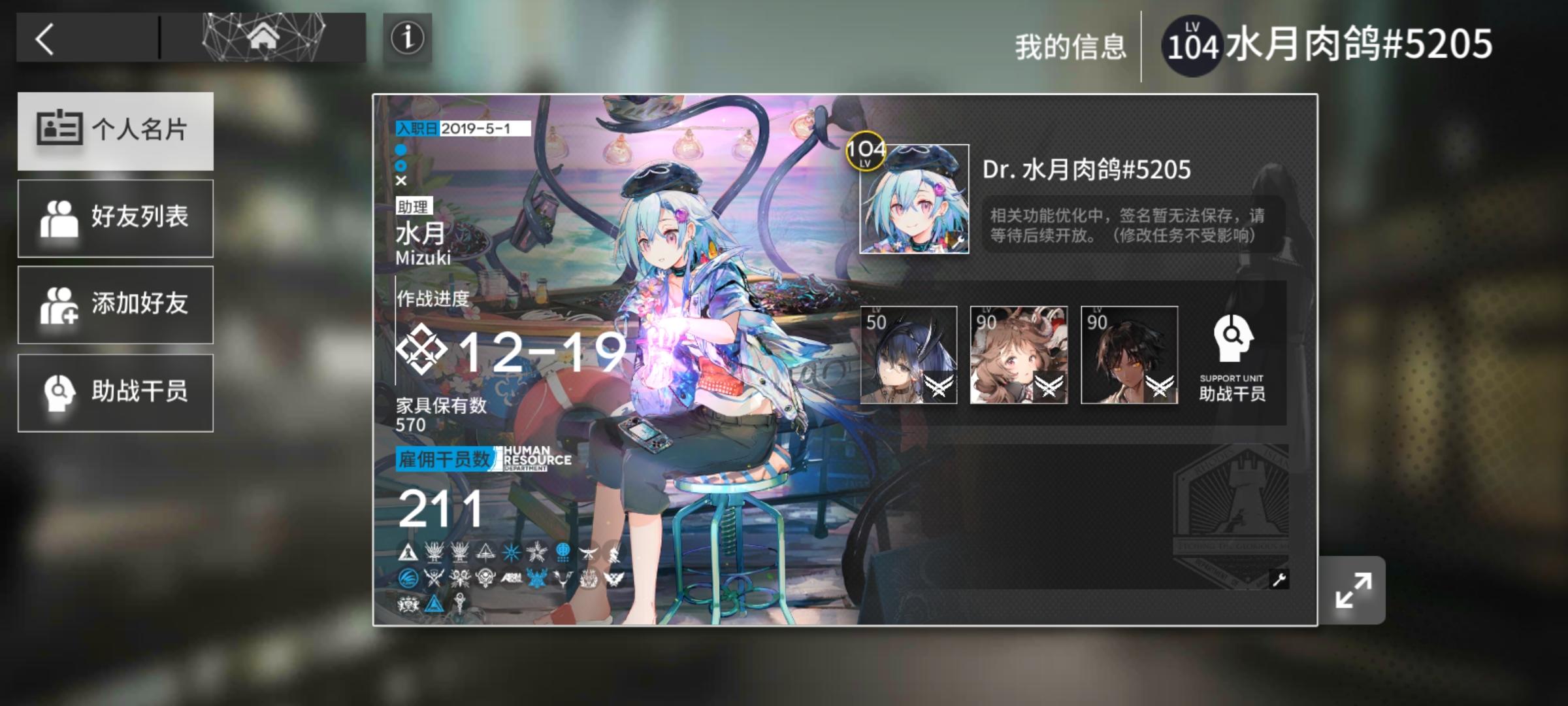Select the 个人名片 sidebar tab

pyautogui.click(x=115, y=129)
